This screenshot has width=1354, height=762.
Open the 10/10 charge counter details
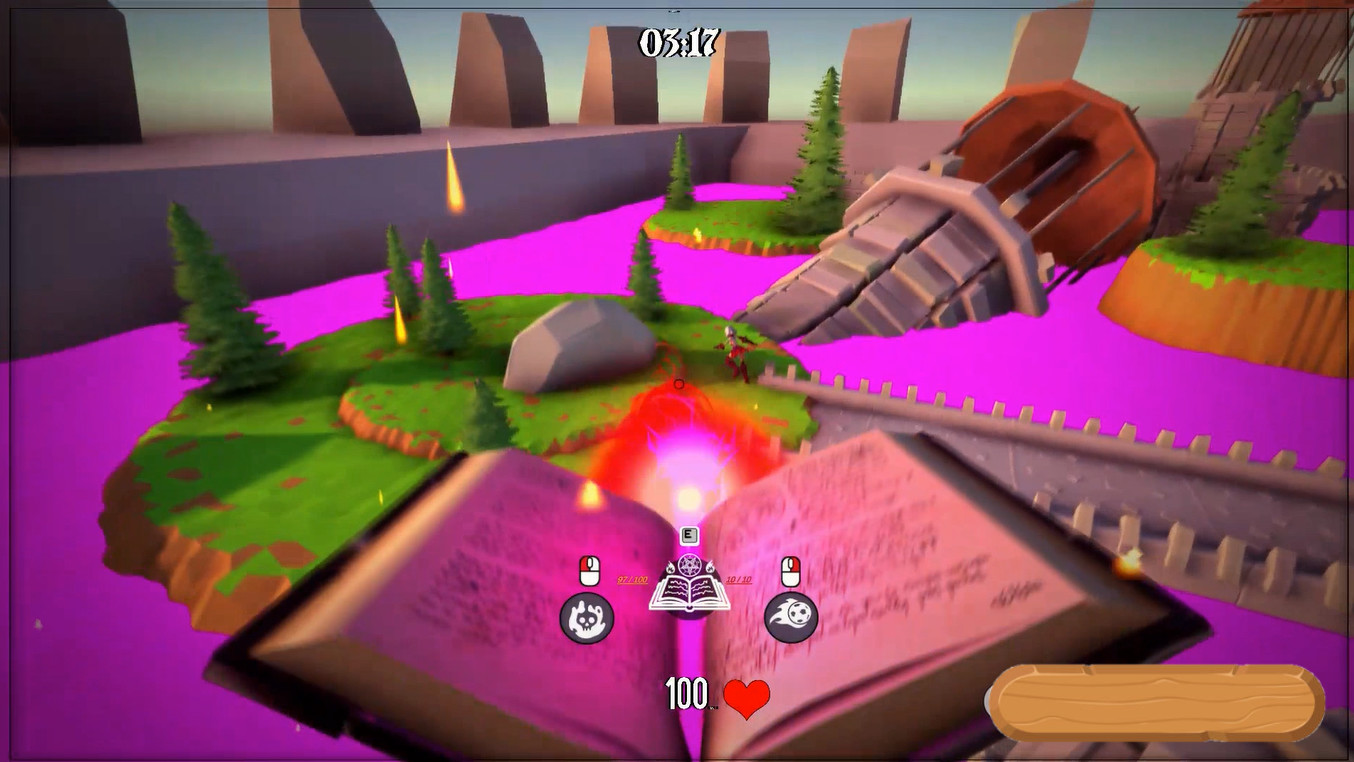pos(739,580)
